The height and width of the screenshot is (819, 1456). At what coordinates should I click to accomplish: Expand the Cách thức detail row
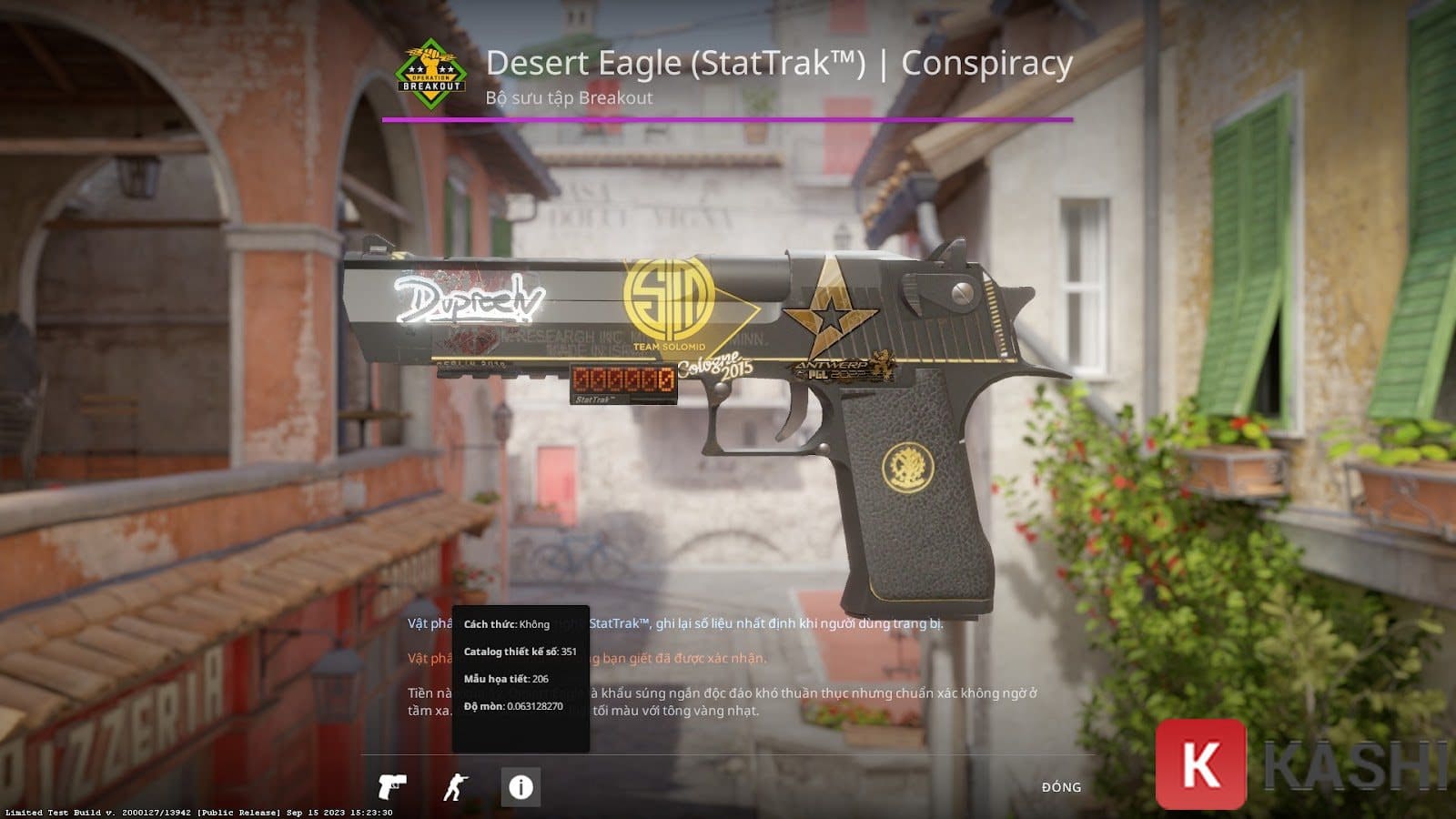point(506,624)
